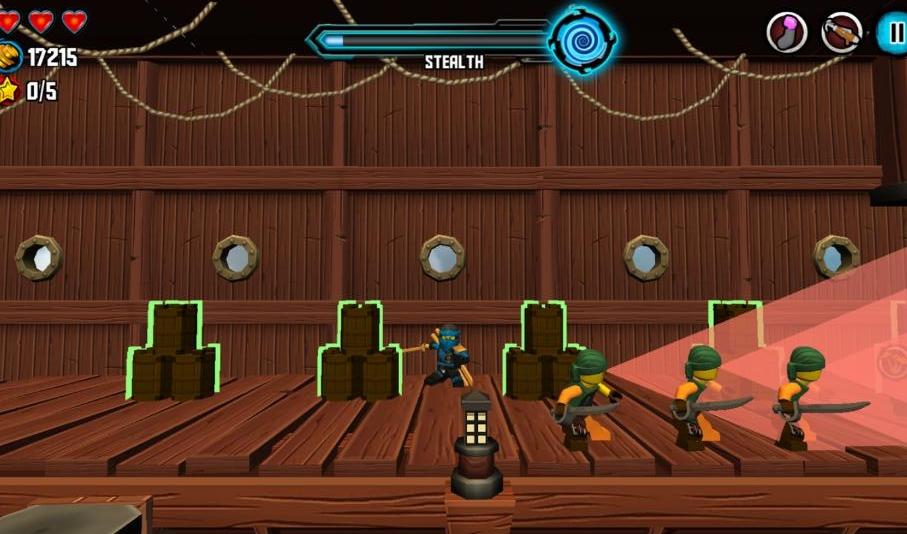Activate the blue Spinjitzu swirl ability
907x534 pixels.
582,41
